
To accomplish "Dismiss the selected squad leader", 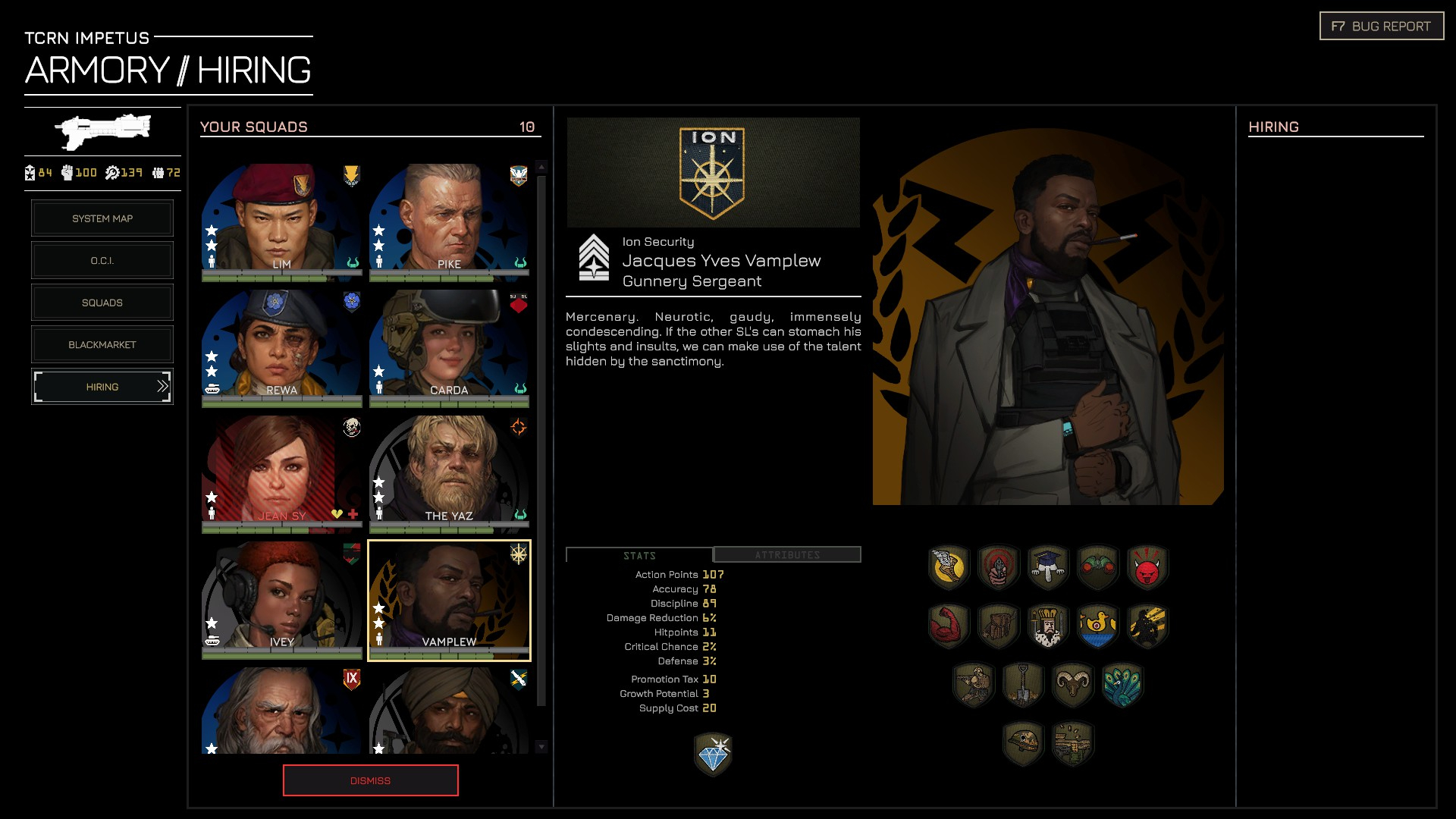I will 370,780.
